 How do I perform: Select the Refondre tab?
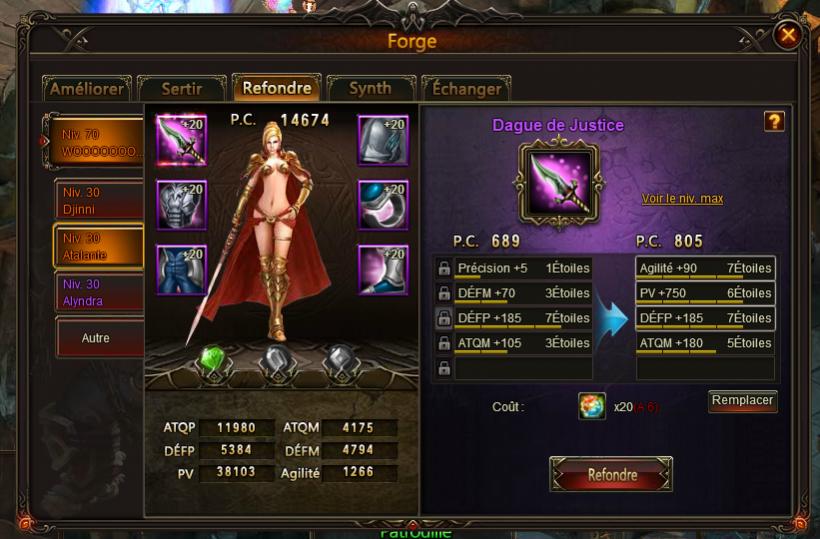click(276, 88)
